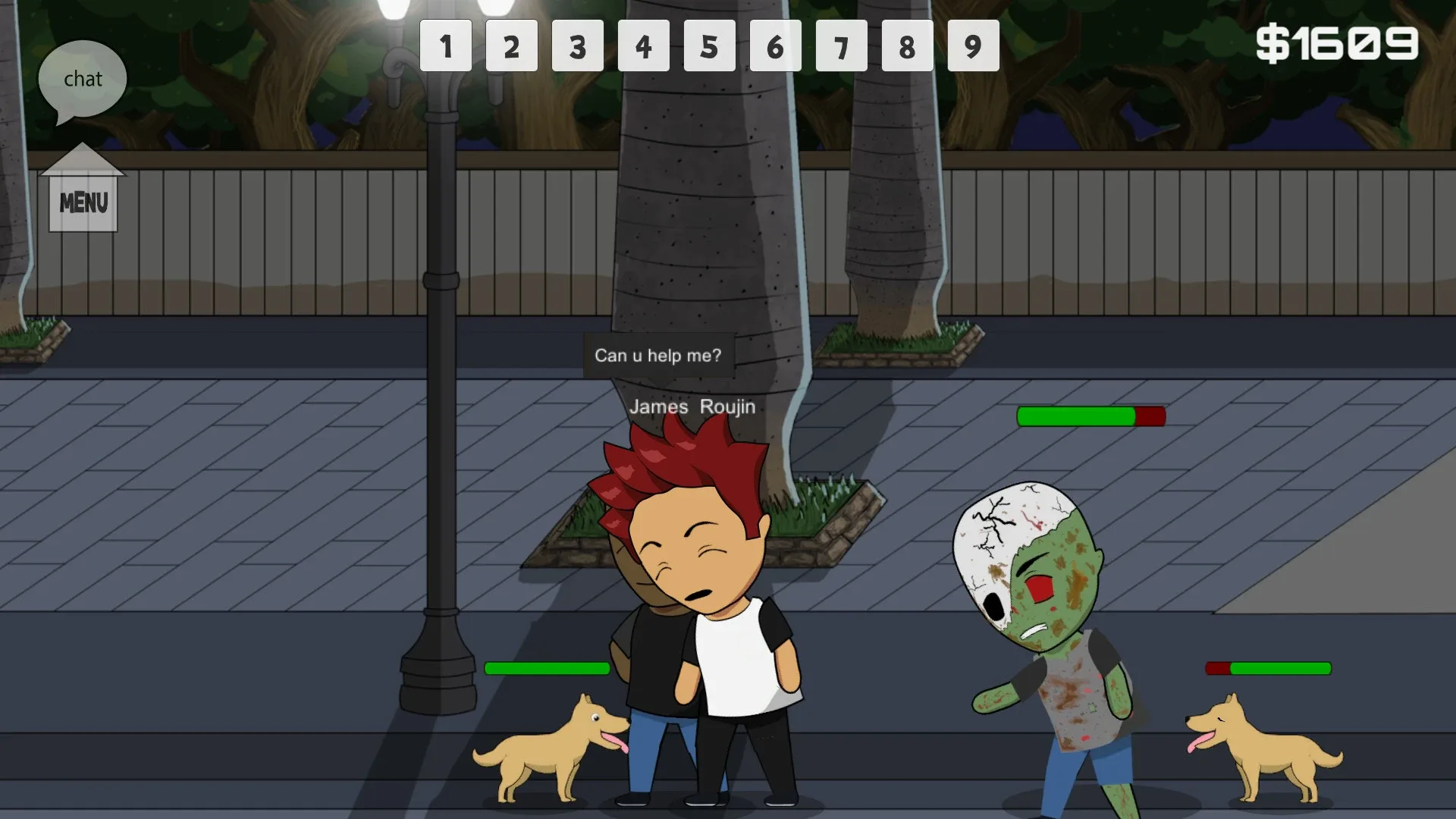
Task: Select hotbar slot 9
Action: tap(973, 47)
